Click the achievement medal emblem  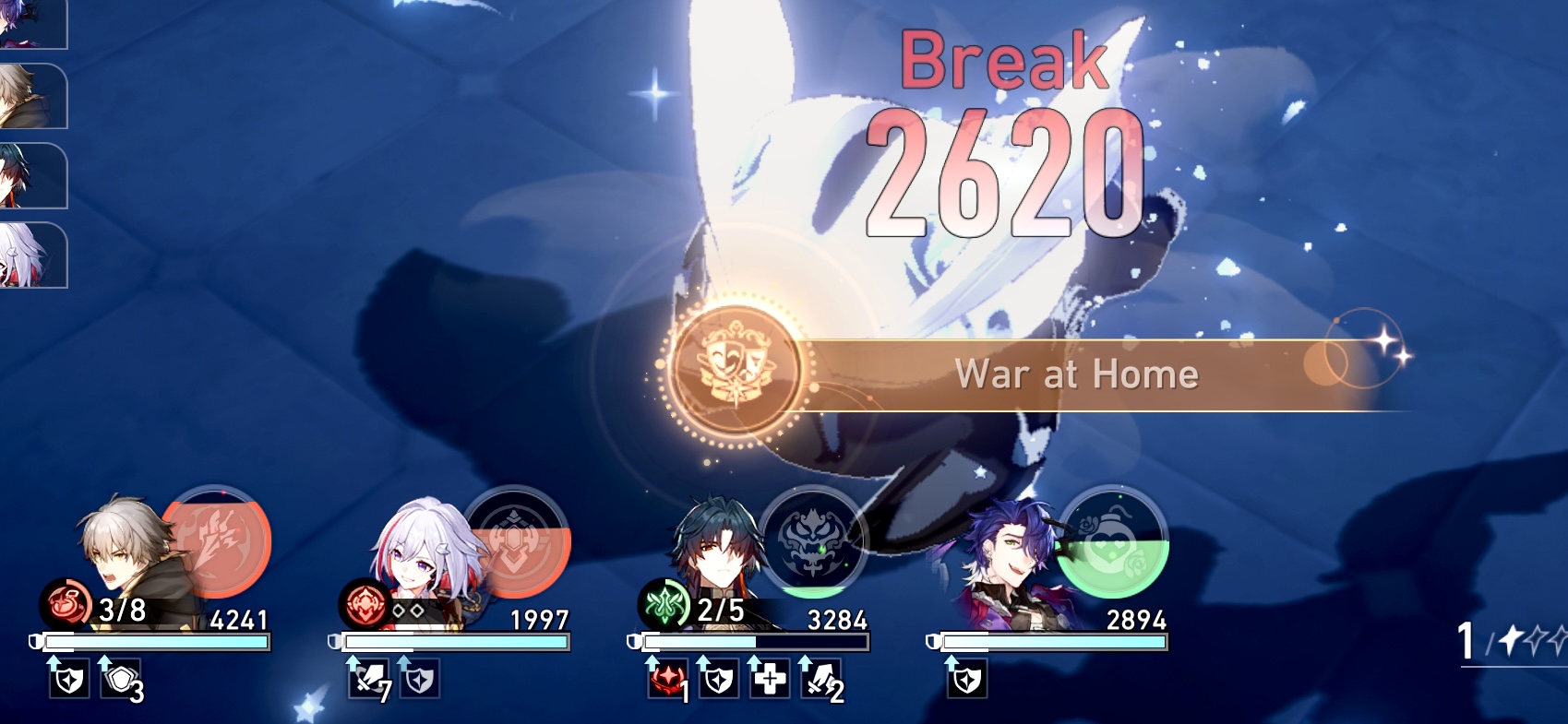[x=732, y=374]
